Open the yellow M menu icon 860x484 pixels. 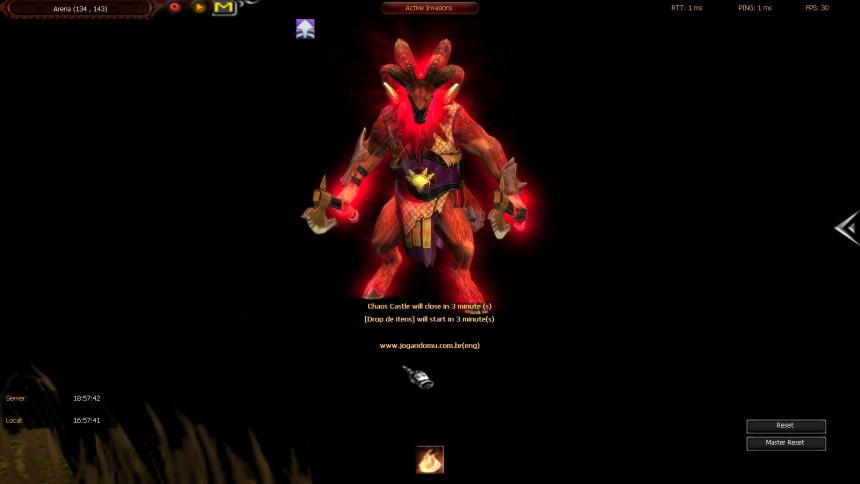(223, 8)
